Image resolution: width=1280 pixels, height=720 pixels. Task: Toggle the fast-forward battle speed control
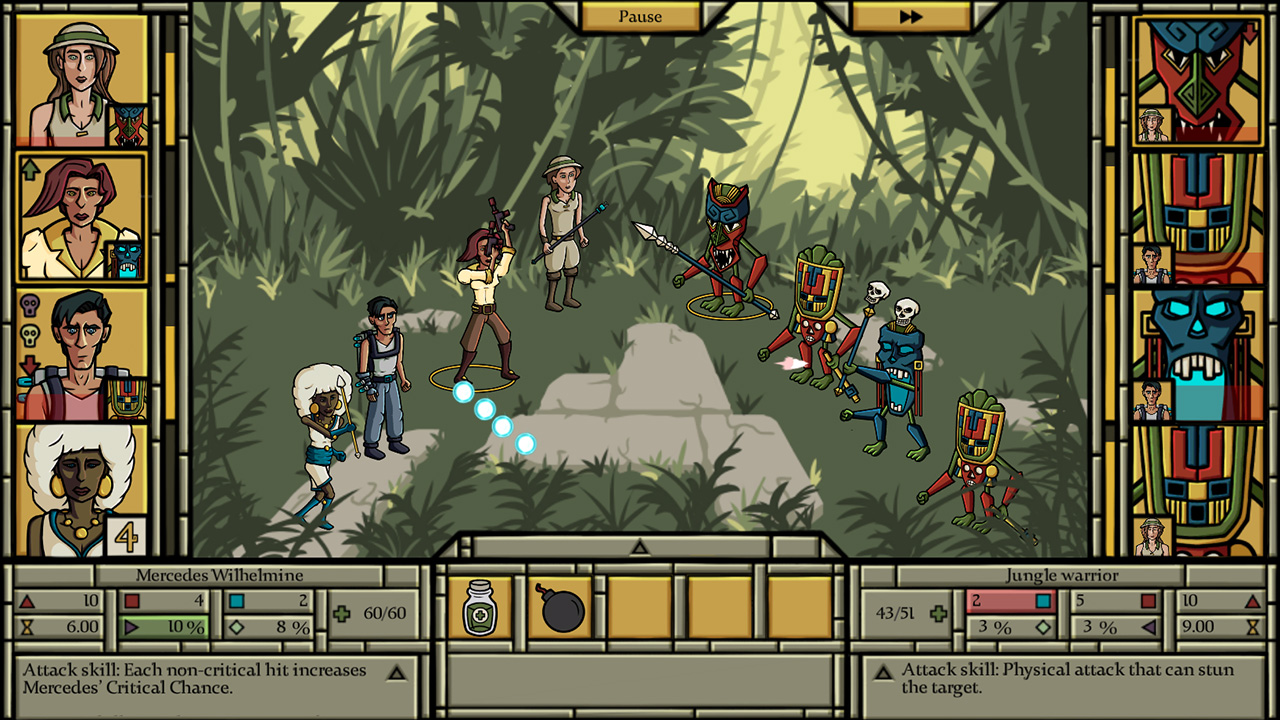pos(909,16)
